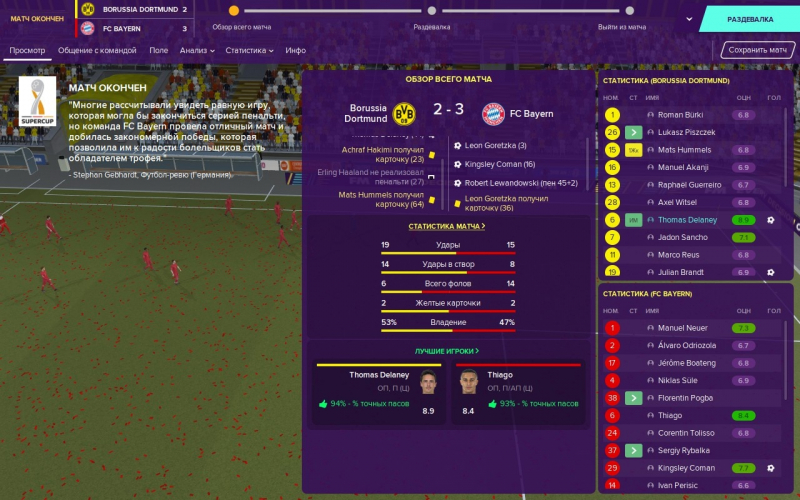Open the Статистика матча link
The height and width of the screenshot is (500, 800).
pos(447,227)
